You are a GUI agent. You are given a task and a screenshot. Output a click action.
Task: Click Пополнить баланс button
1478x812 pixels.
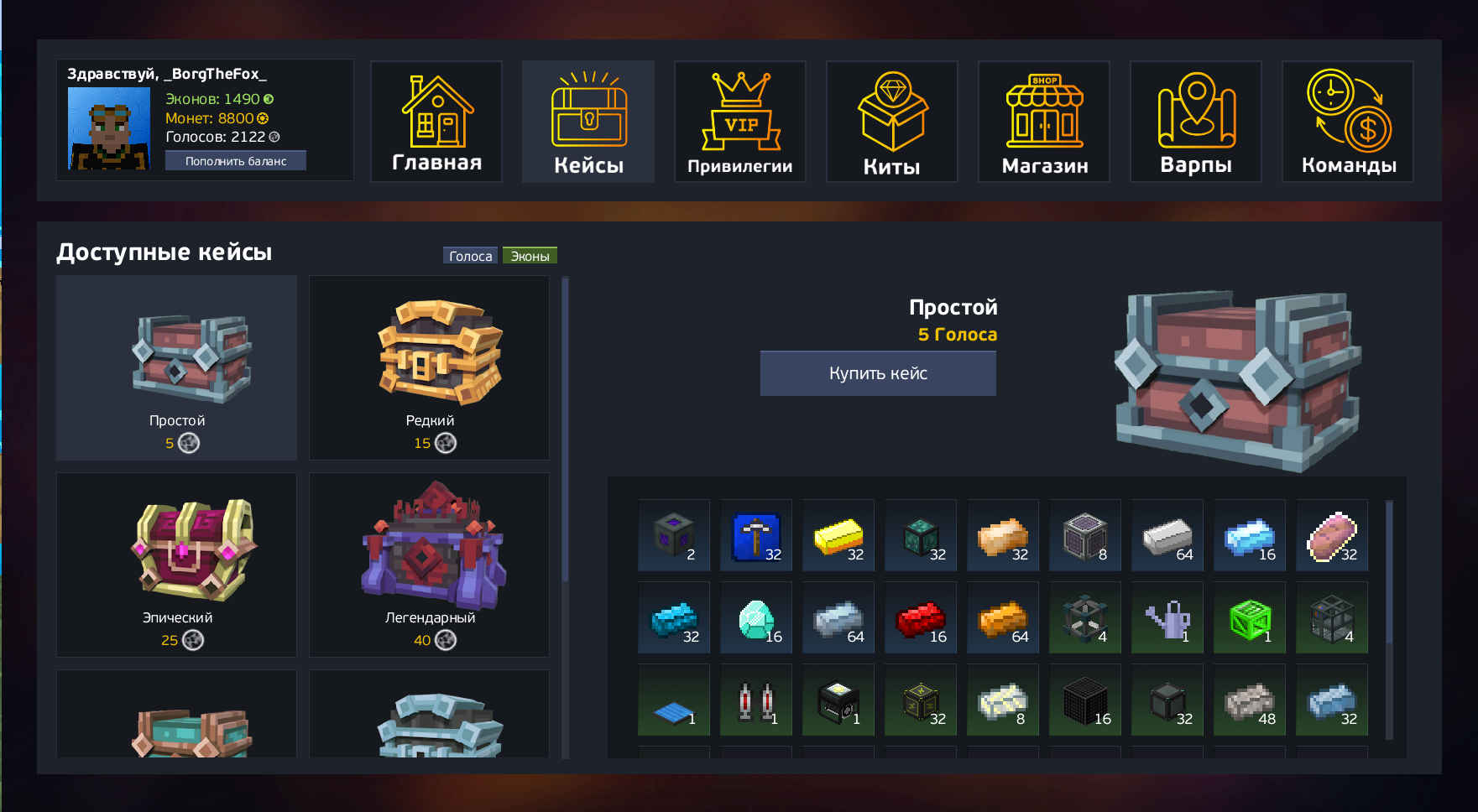click(x=236, y=161)
